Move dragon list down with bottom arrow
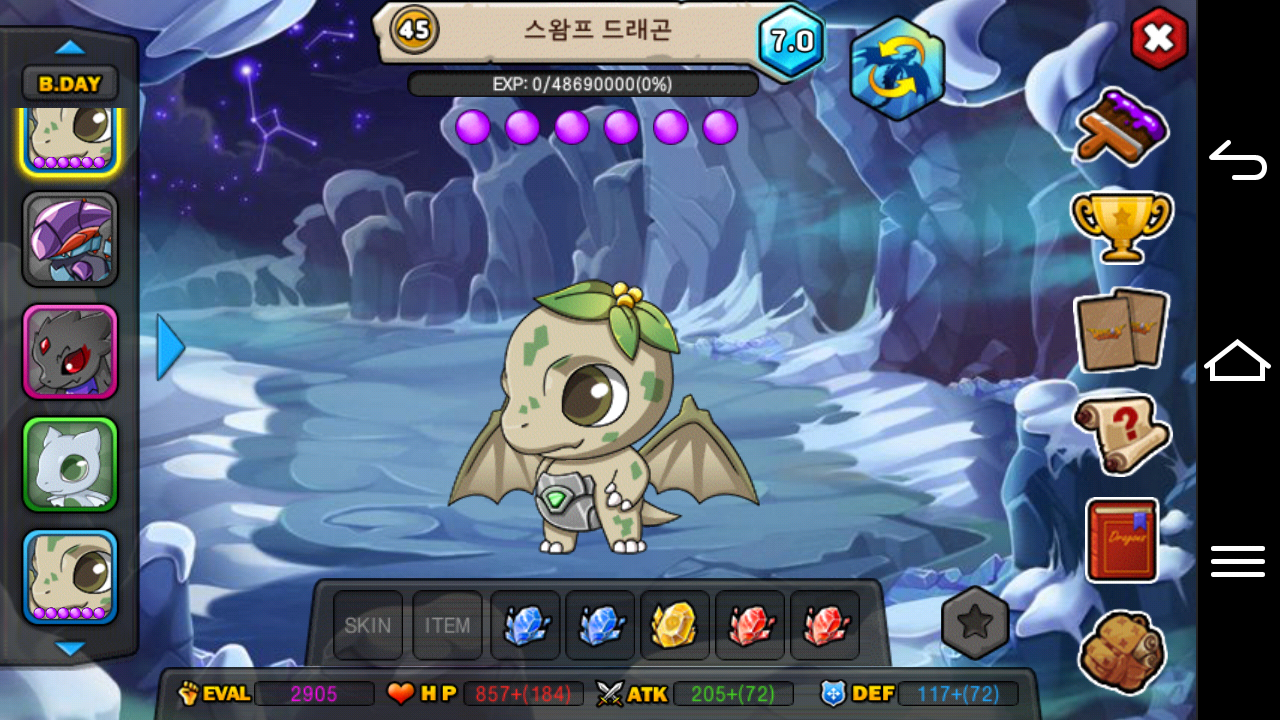Viewport: 1280px width, 720px height. 70,649
